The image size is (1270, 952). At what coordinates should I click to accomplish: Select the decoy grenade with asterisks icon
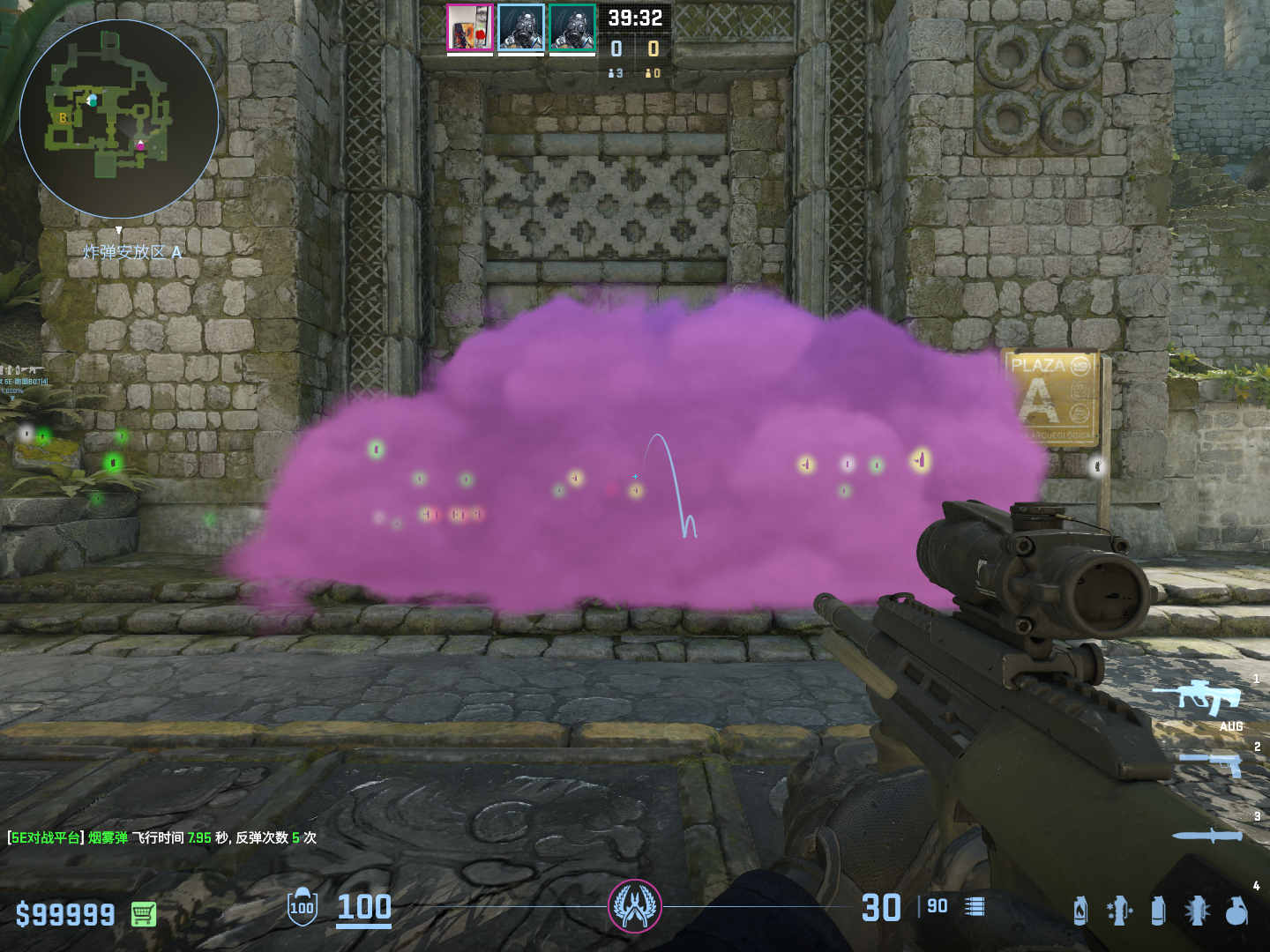pyautogui.click(x=1119, y=911)
